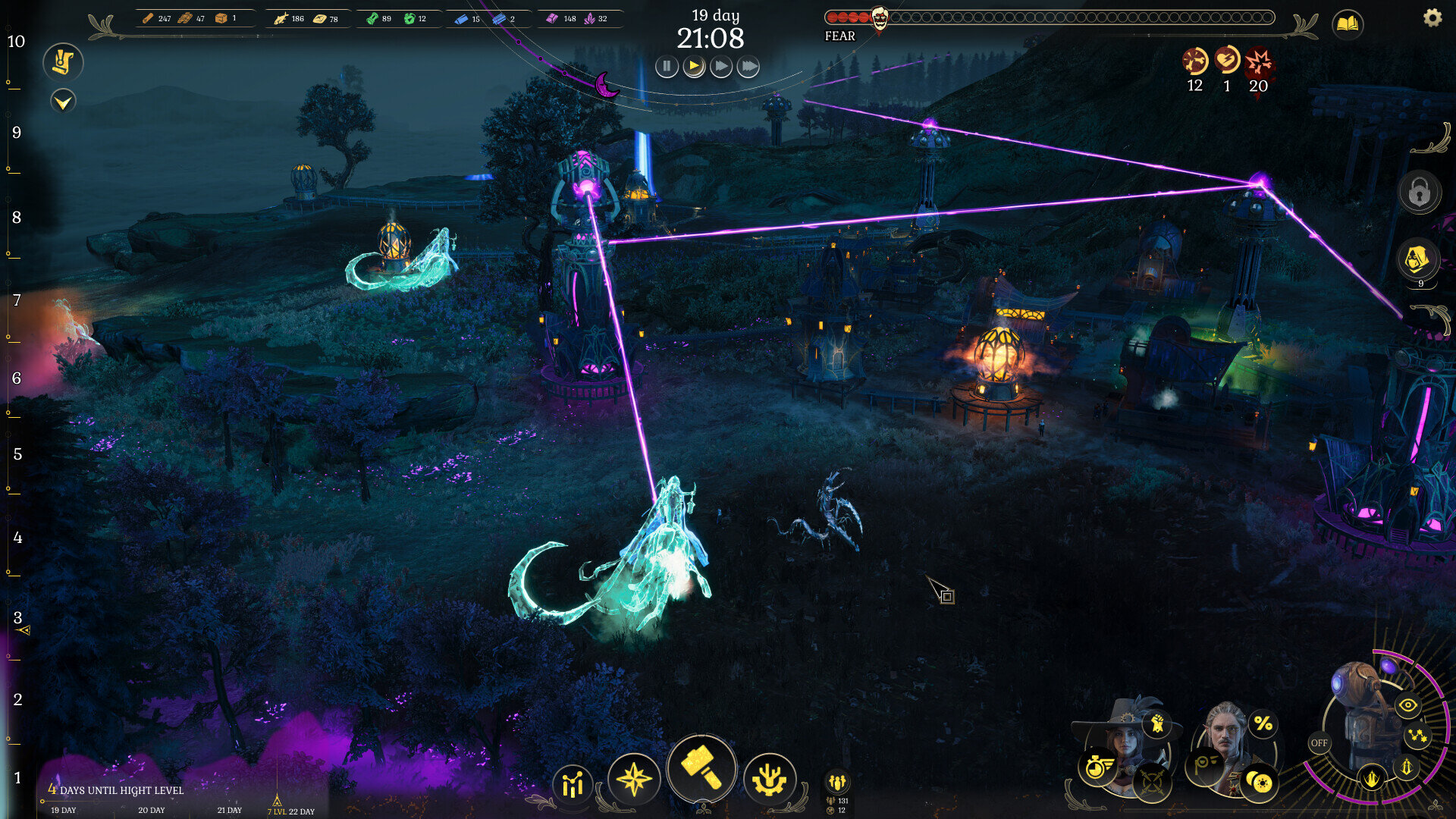
Task: Activate the raised fist ability
Action: (x=1157, y=724)
